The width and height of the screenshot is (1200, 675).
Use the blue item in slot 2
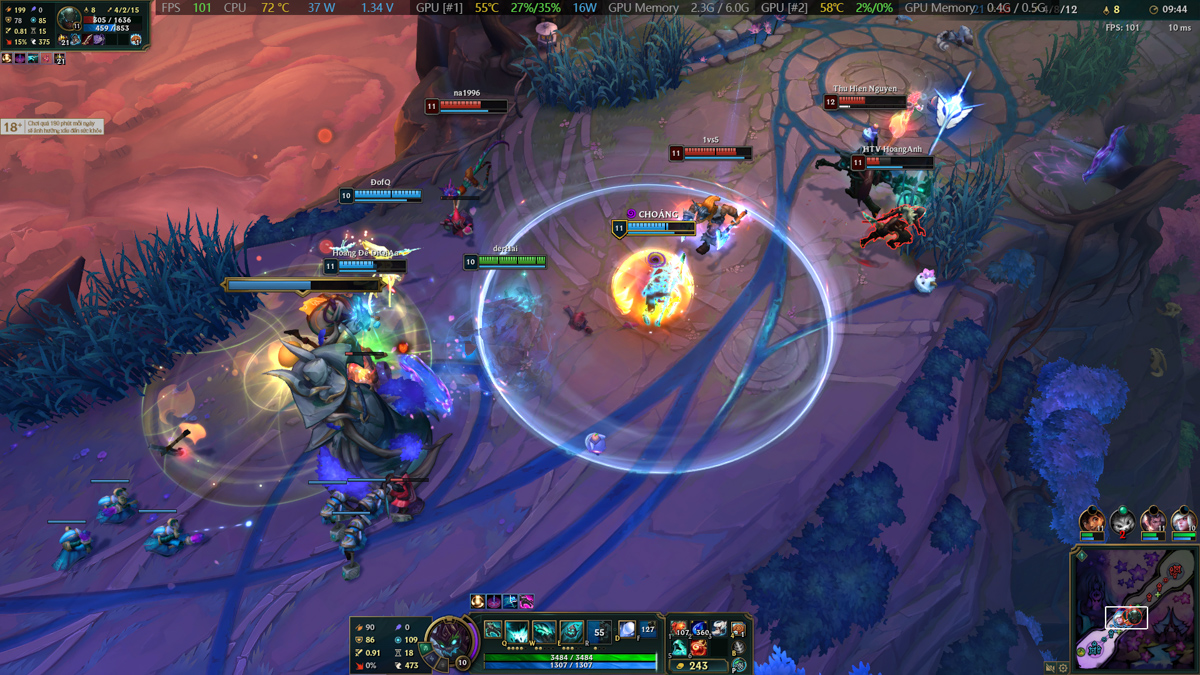(x=699, y=629)
